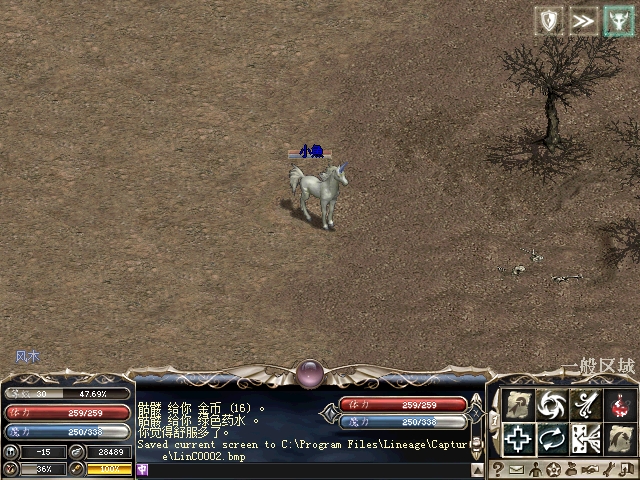Open the wrench options button
The image size is (640, 480).
[x=609, y=469]
